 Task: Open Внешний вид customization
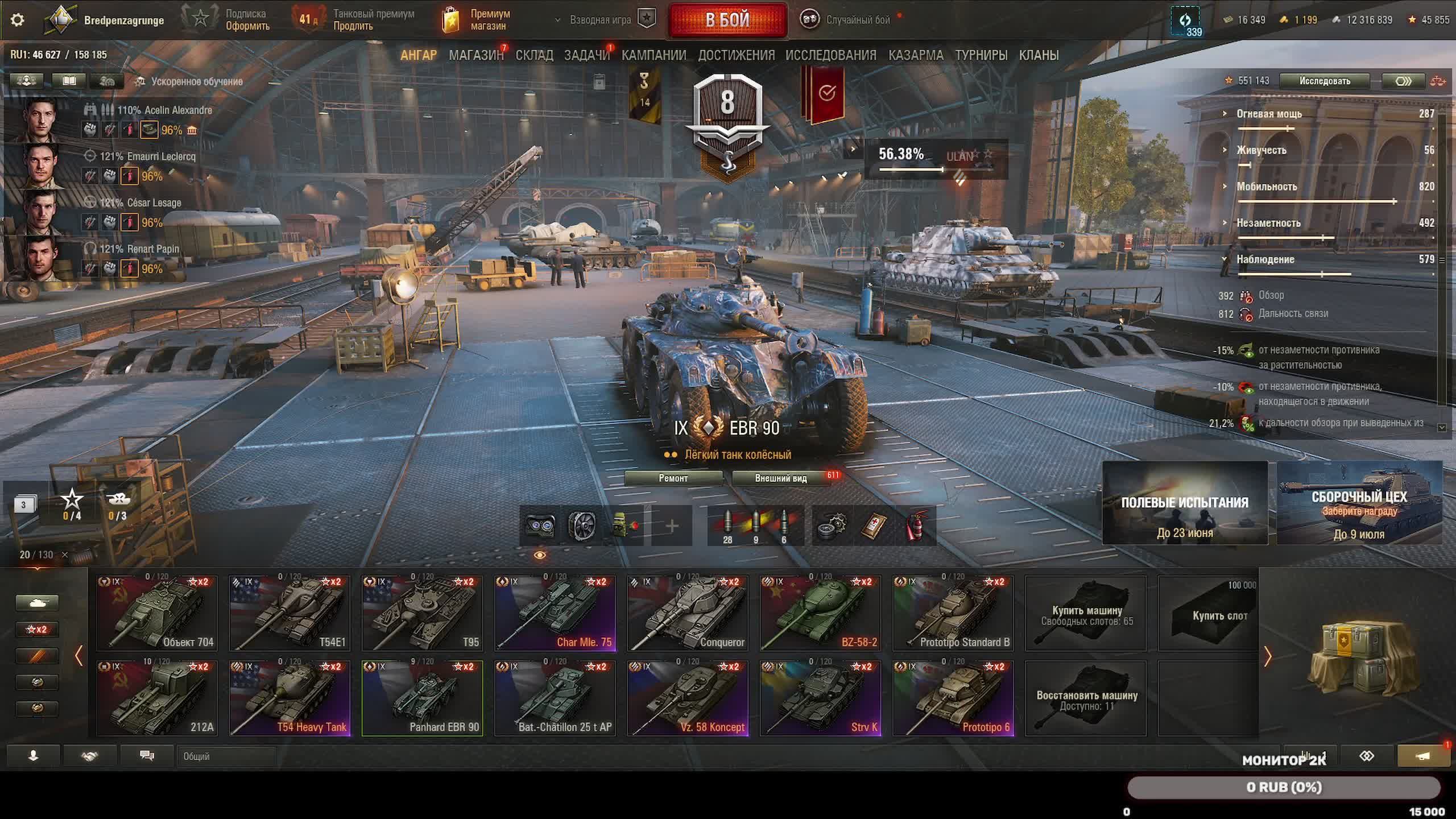pyautogui.click(x=780, y=478)
